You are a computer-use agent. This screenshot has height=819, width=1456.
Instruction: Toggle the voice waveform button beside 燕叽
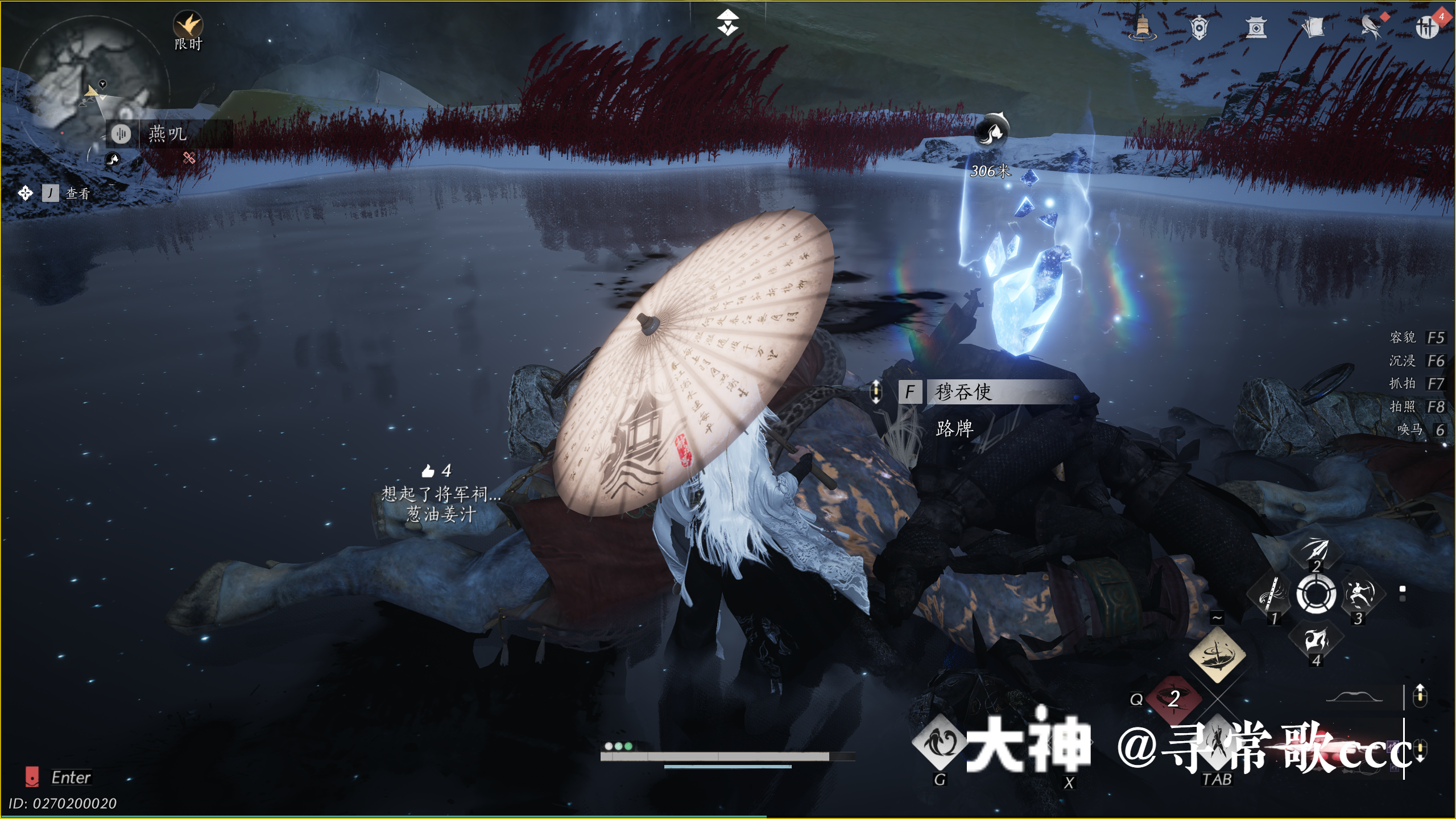pyautogui.click(x=121, y=134)
